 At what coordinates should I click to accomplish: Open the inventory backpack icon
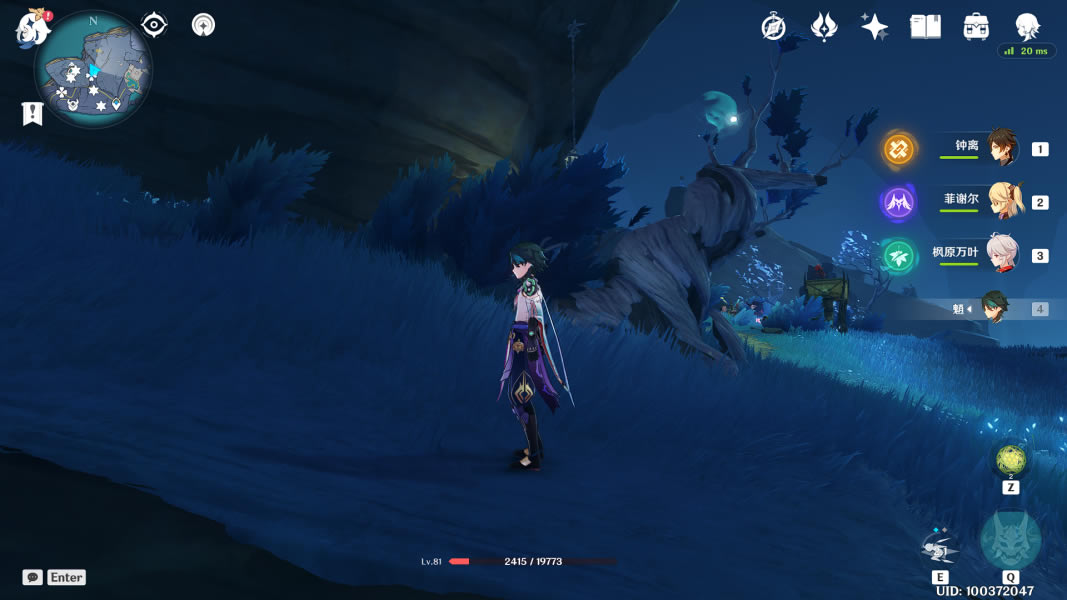pos(976,27)
